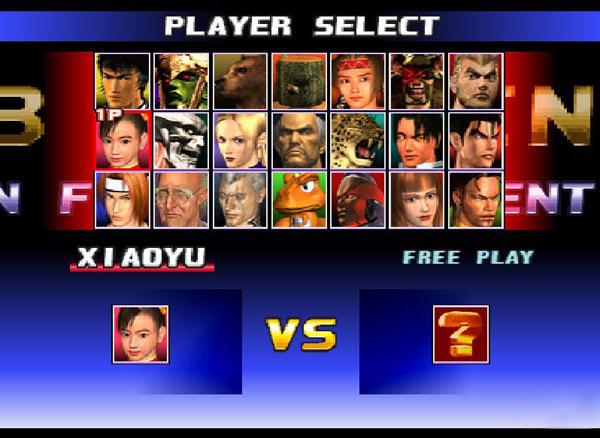Choose Dr. Bosconovitch, the old man with glasses

pos(181,199)
